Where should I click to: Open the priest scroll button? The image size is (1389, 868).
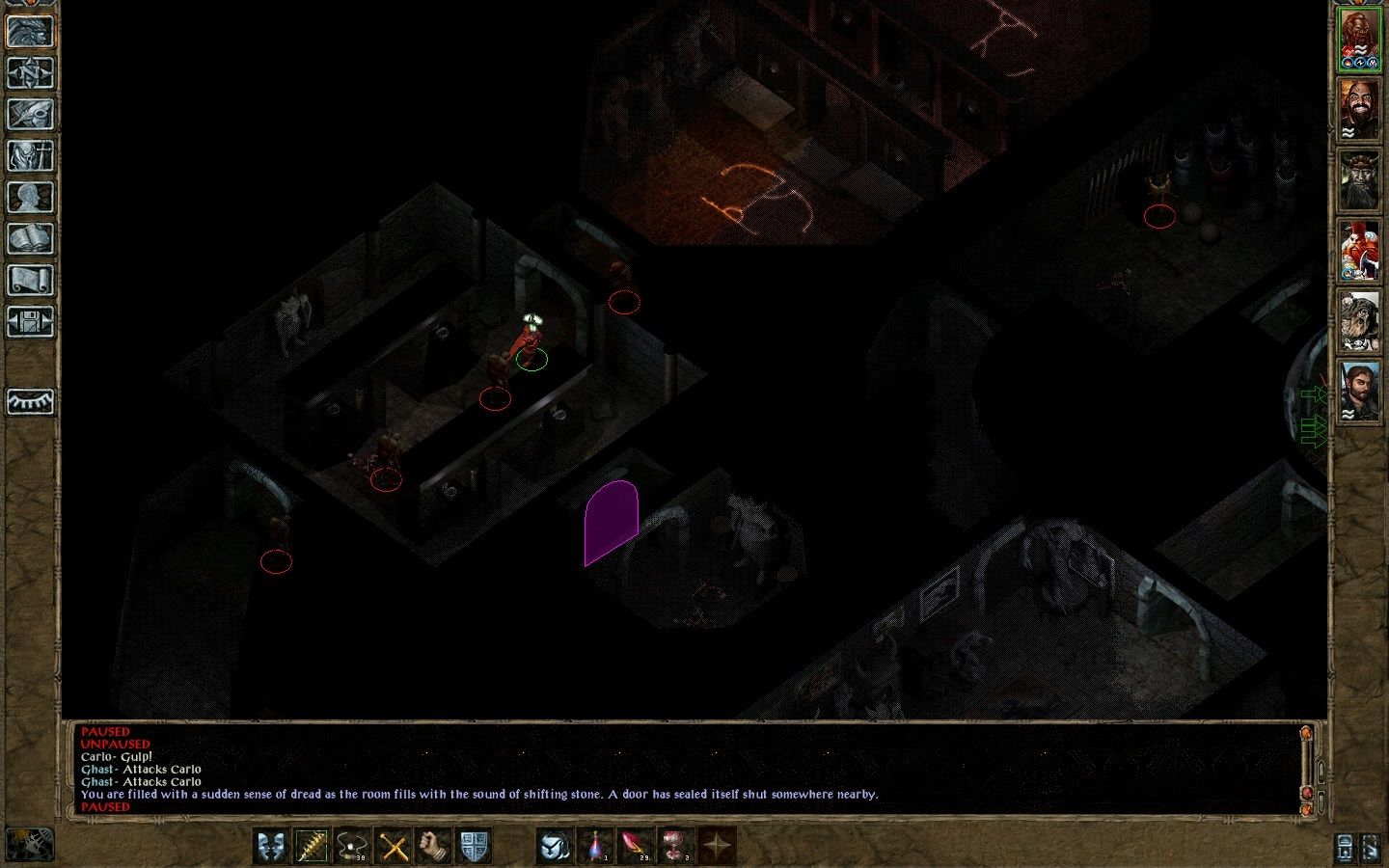point(30,281)
